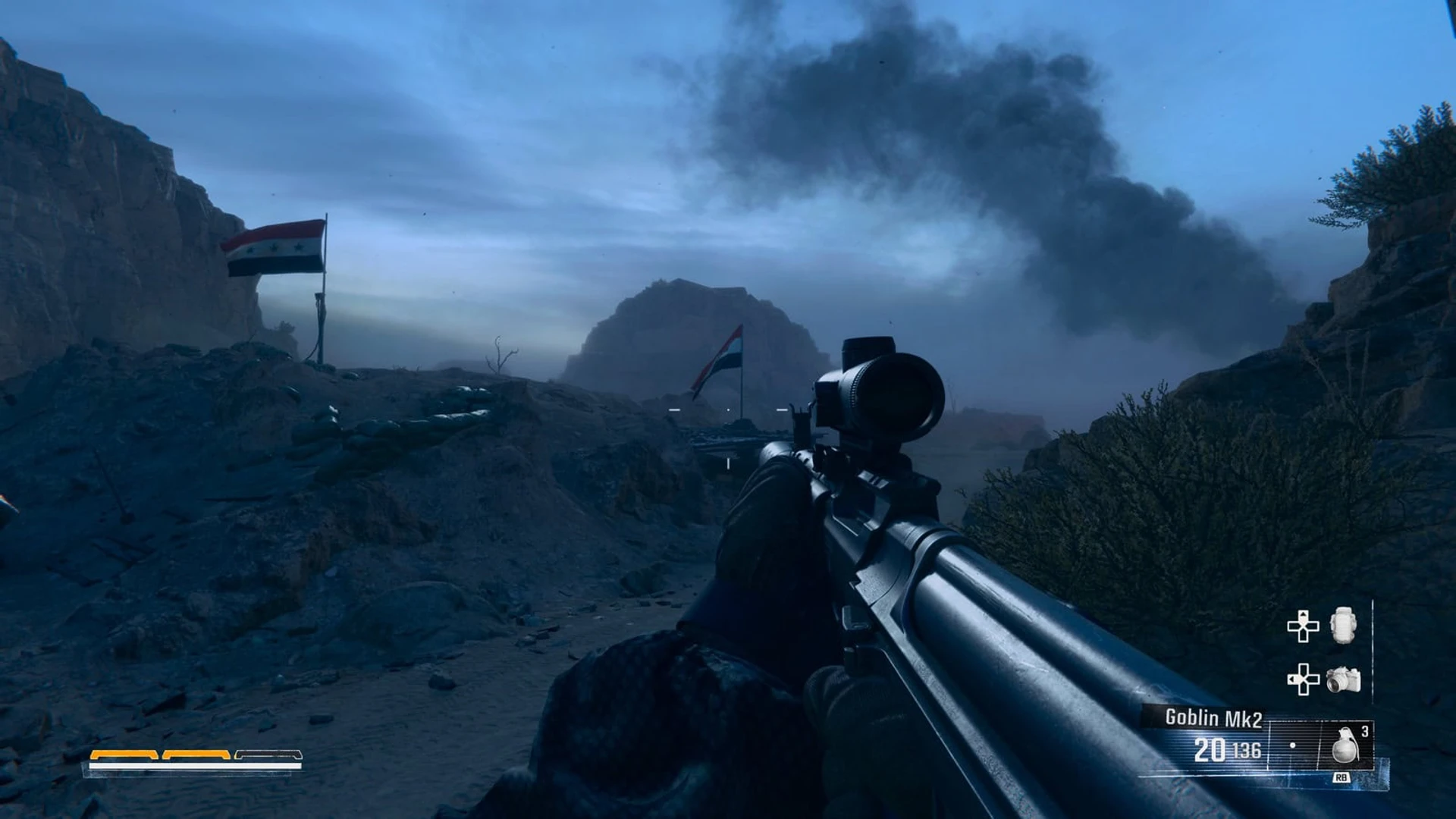Viewport: 1456px width, 819px height.
Task: Select the camera icon next to left d-pad
Action: coord(1343,679)
